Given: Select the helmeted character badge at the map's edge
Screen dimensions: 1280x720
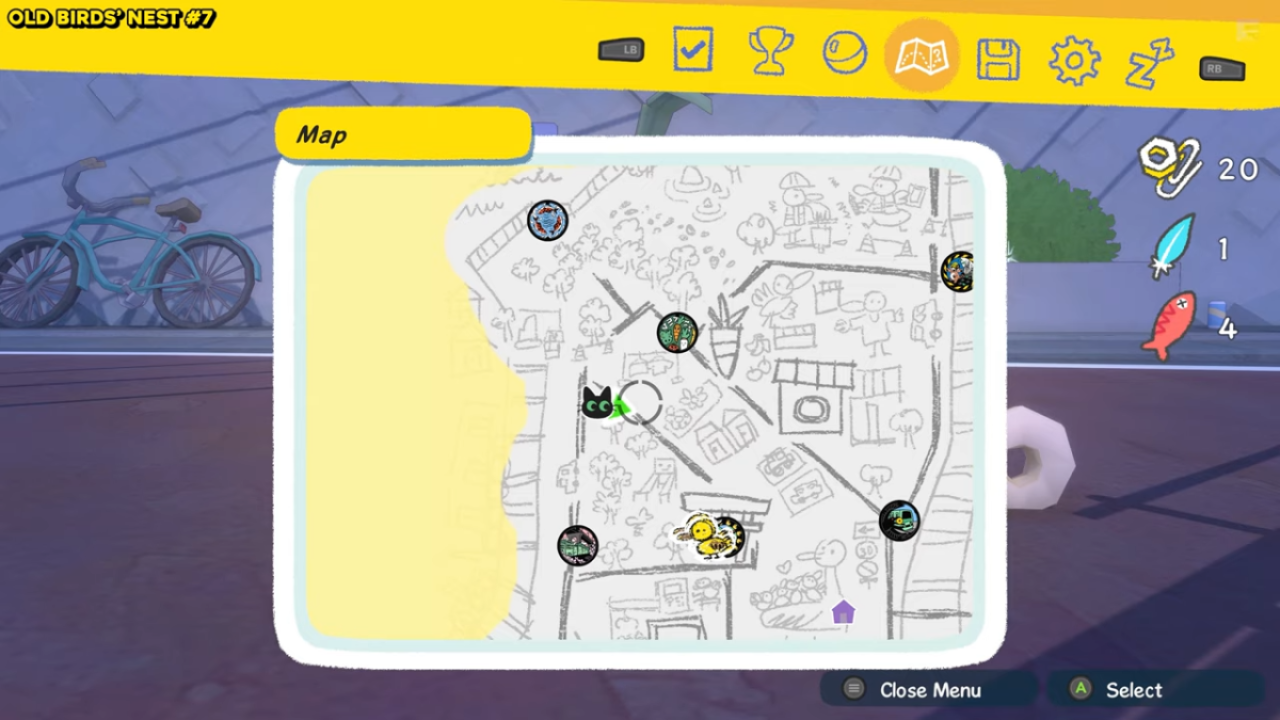Looking at the screenshot, I should click(x=958, y=272).
